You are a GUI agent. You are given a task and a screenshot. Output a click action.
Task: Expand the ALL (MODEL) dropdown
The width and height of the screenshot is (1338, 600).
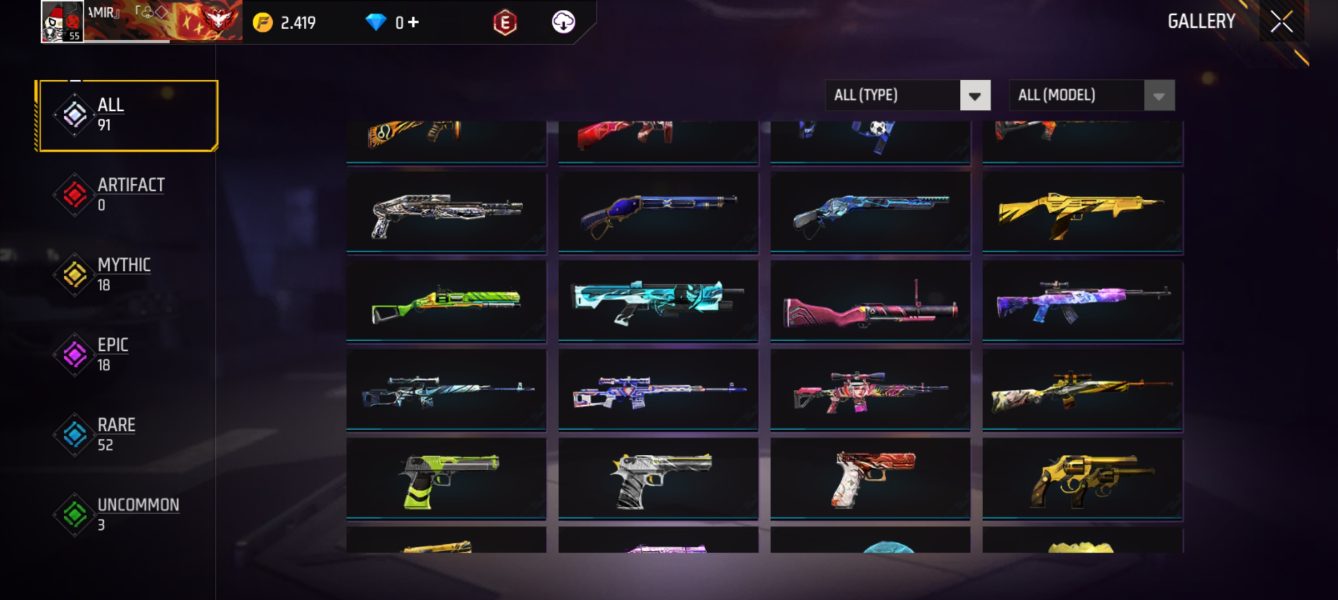pos(1092,95)
